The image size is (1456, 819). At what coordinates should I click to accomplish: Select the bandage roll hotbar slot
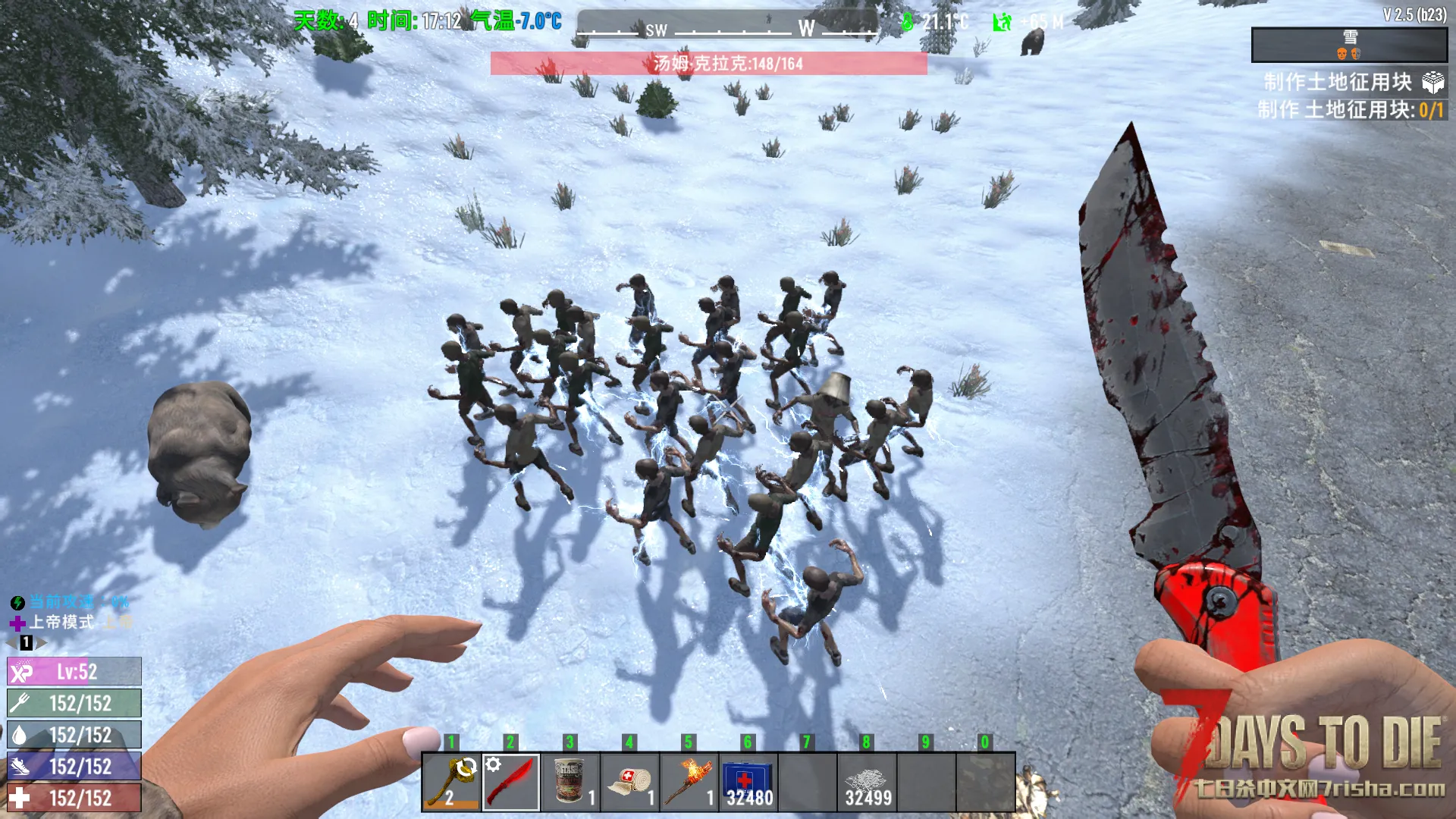point(629,783)
